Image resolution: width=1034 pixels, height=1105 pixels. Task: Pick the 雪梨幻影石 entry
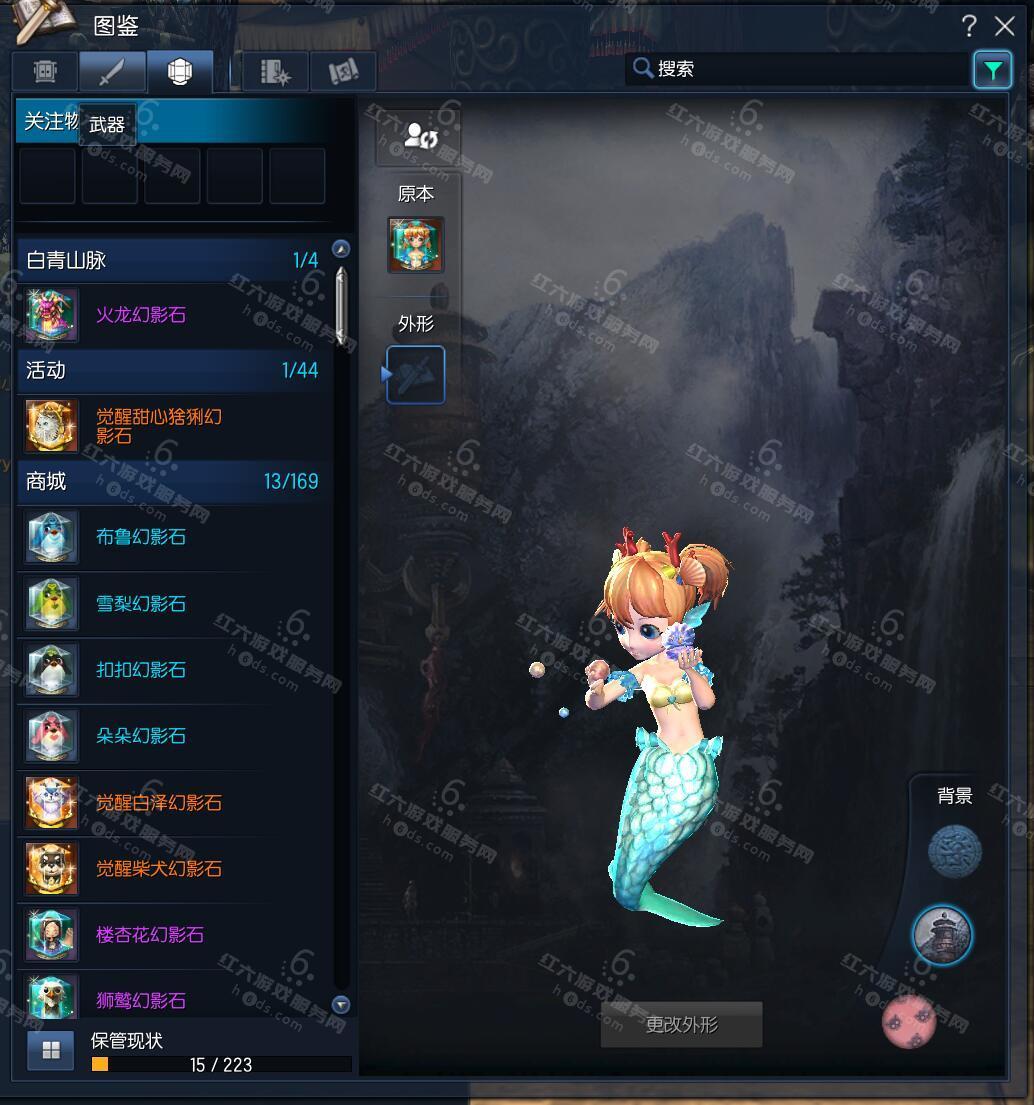click(x=141, y=604)
